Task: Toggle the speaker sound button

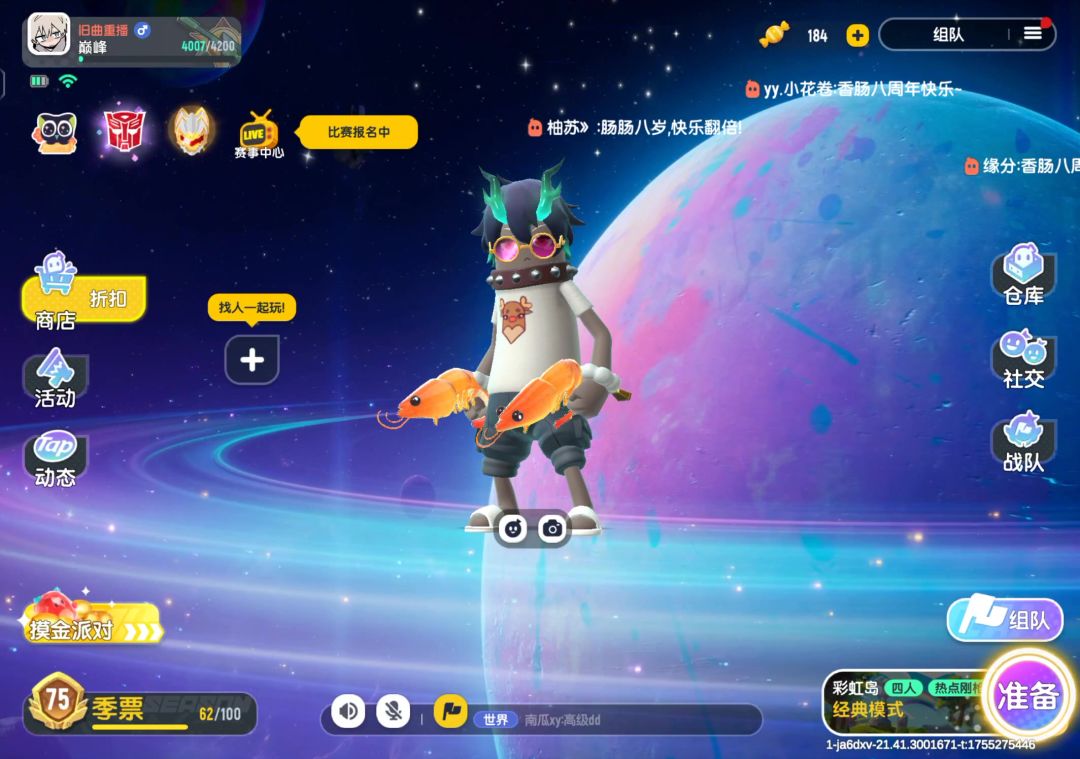Action: [x=348, y=712]
